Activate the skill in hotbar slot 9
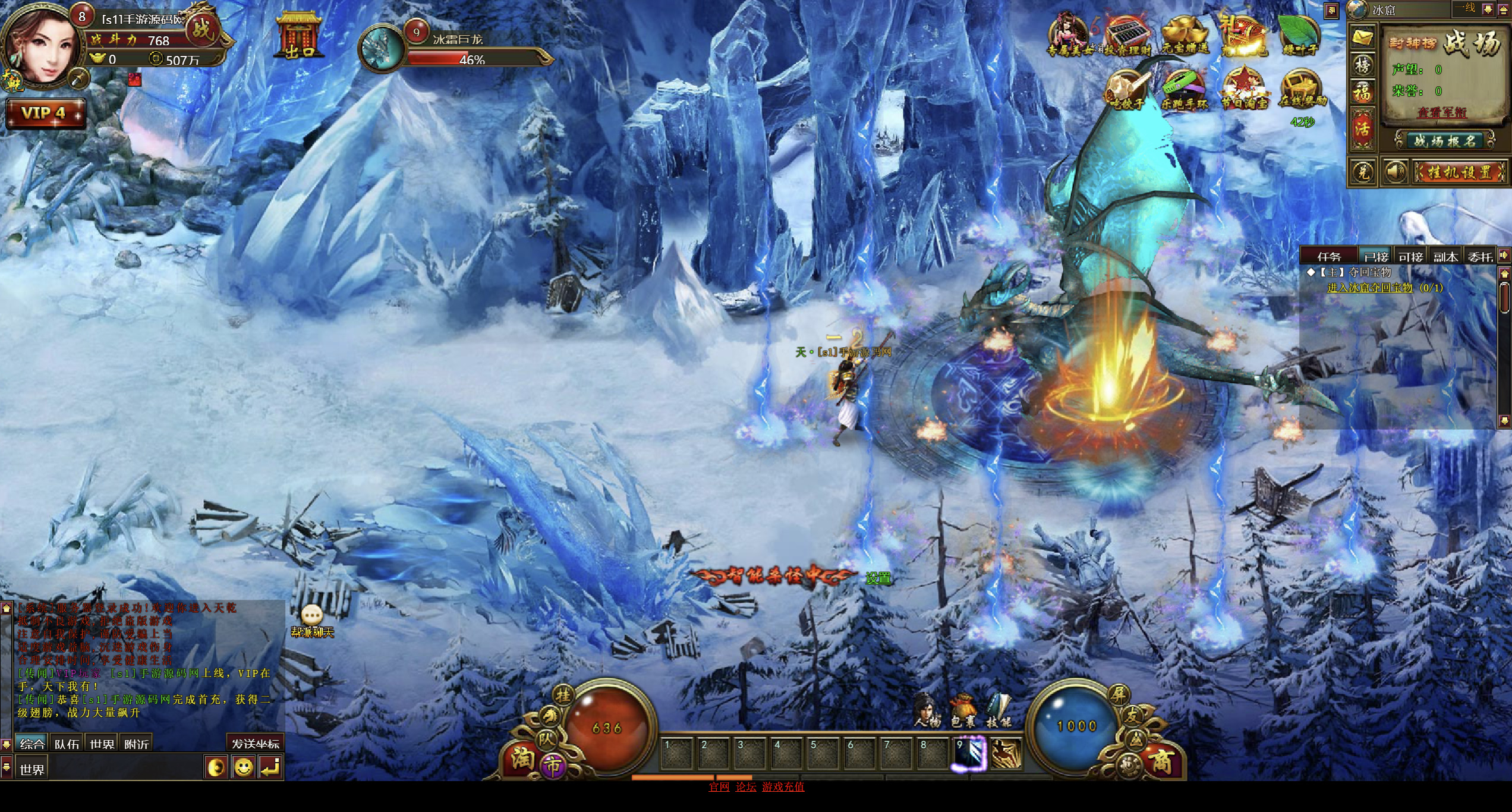1512x812 pixels. click(970, 753)
